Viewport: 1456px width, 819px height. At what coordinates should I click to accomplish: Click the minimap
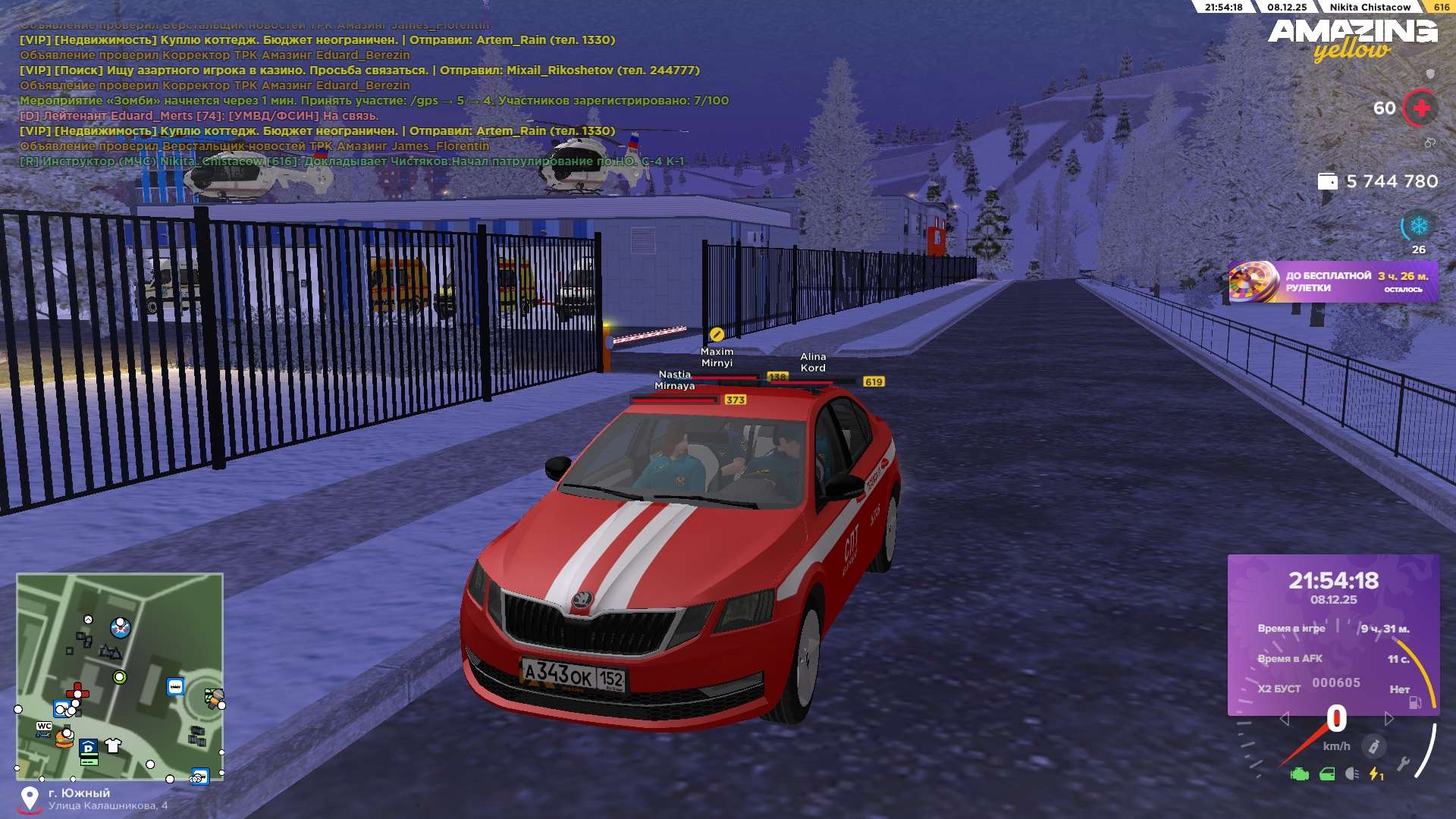point(120,676)
